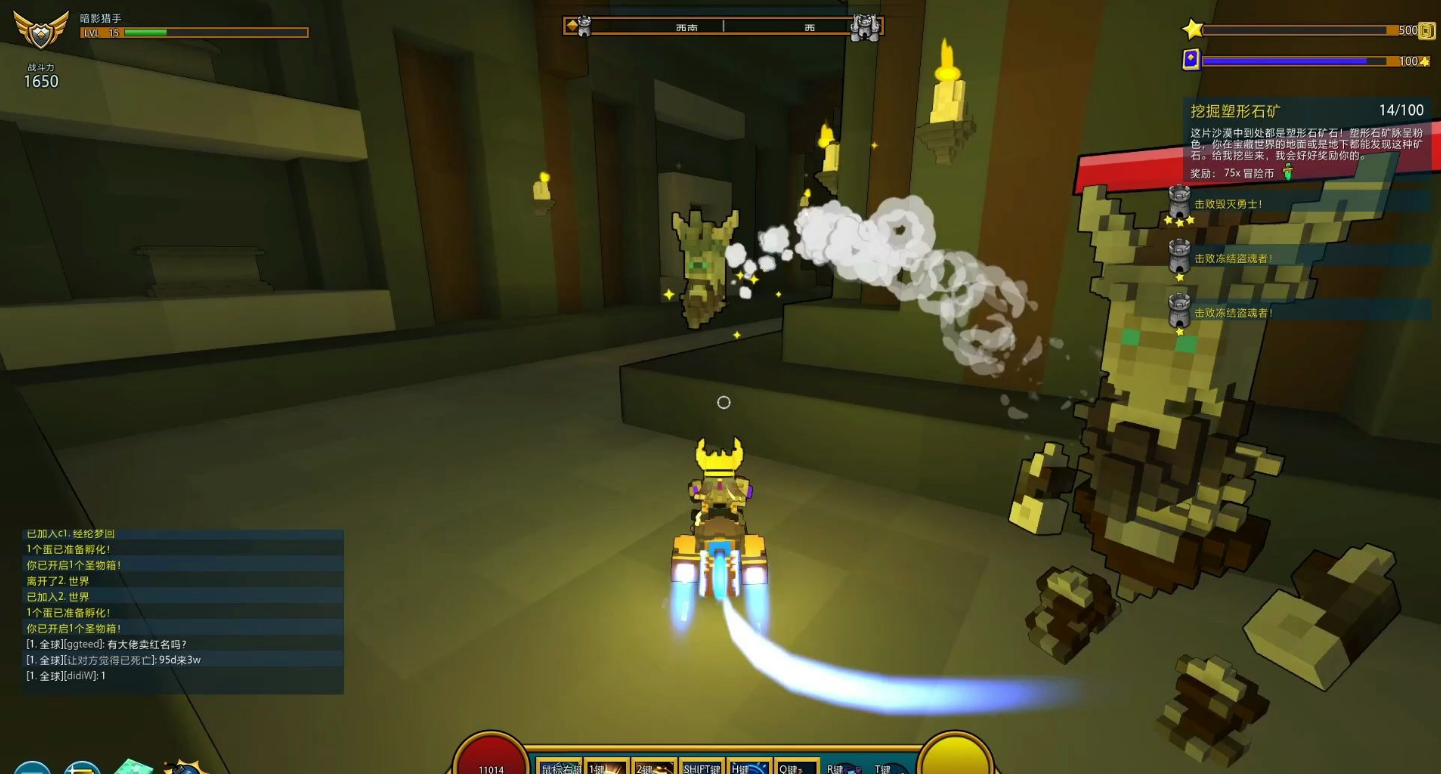Select the Q键 hotbar slot
1441x774 pixels.
tap(796, 766)
